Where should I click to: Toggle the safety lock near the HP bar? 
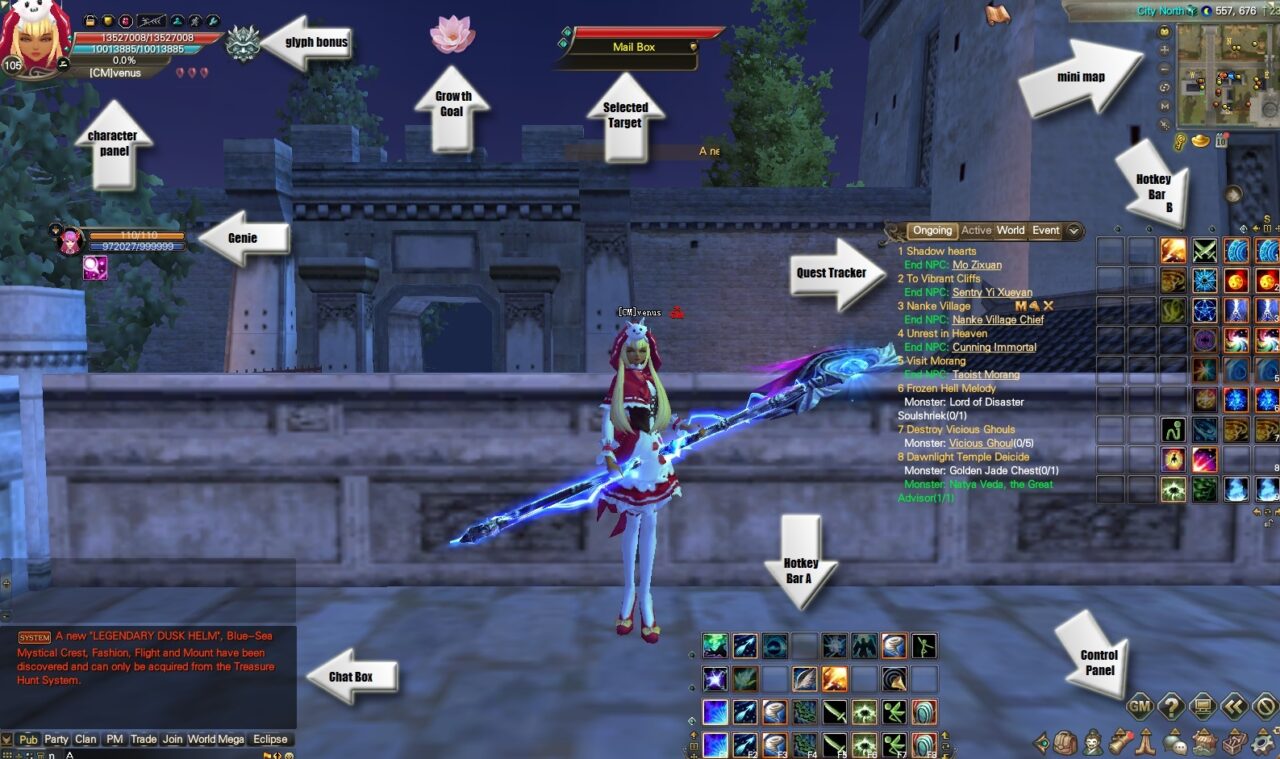[90, 21]
